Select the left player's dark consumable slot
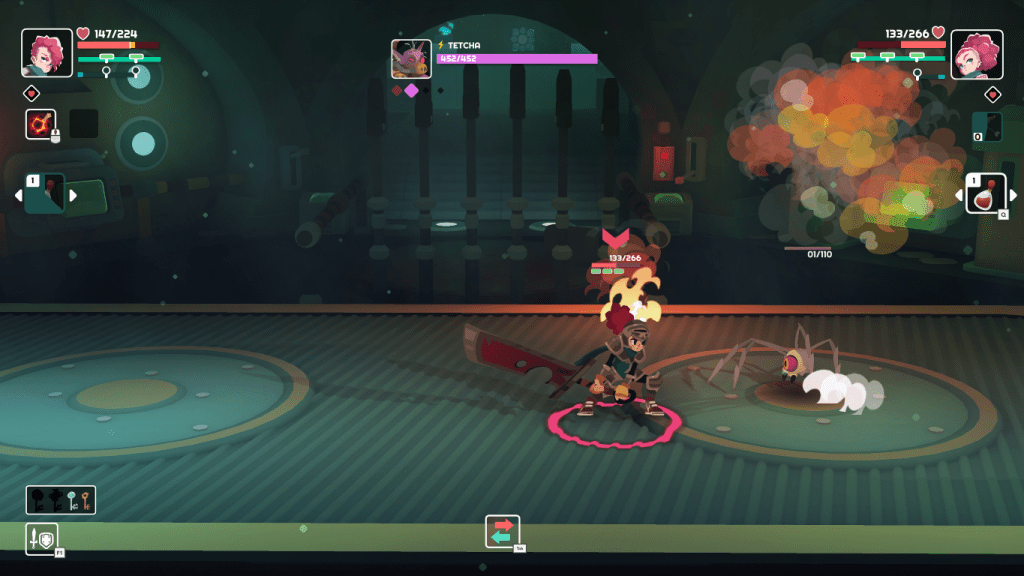 pos(45,194)
